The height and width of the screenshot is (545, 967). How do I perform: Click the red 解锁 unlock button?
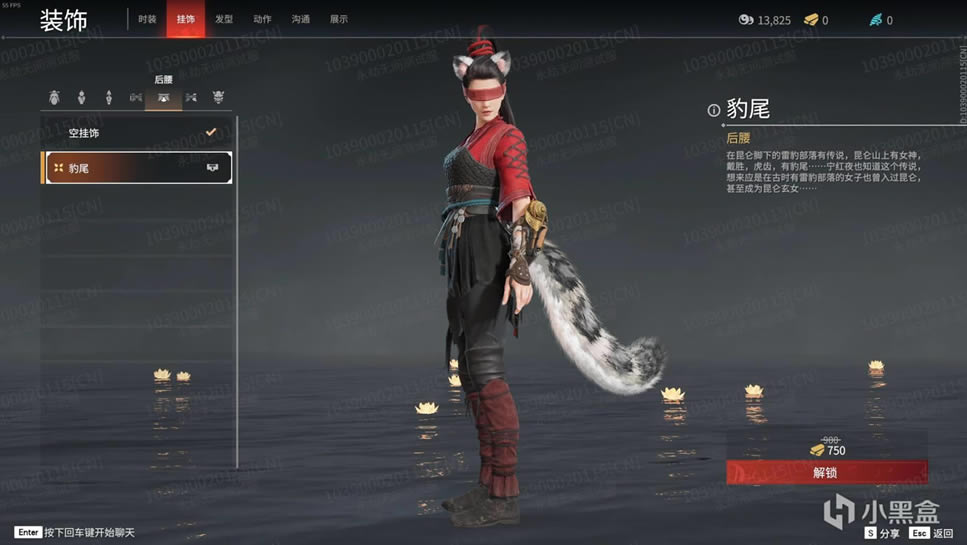(x=826, y=473)
